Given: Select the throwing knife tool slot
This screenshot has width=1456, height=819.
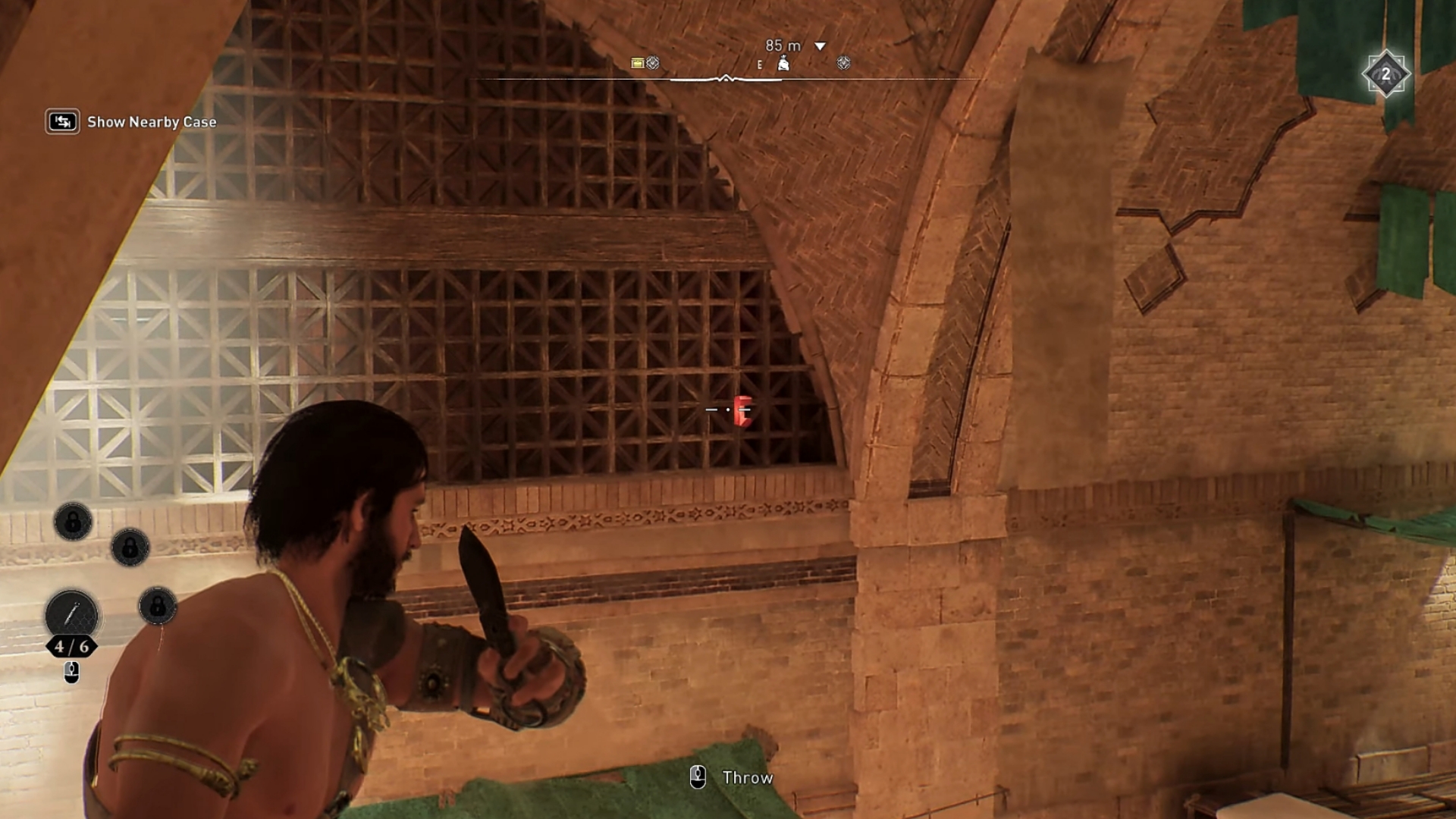Looking at the screenshot, I should 72,614.
